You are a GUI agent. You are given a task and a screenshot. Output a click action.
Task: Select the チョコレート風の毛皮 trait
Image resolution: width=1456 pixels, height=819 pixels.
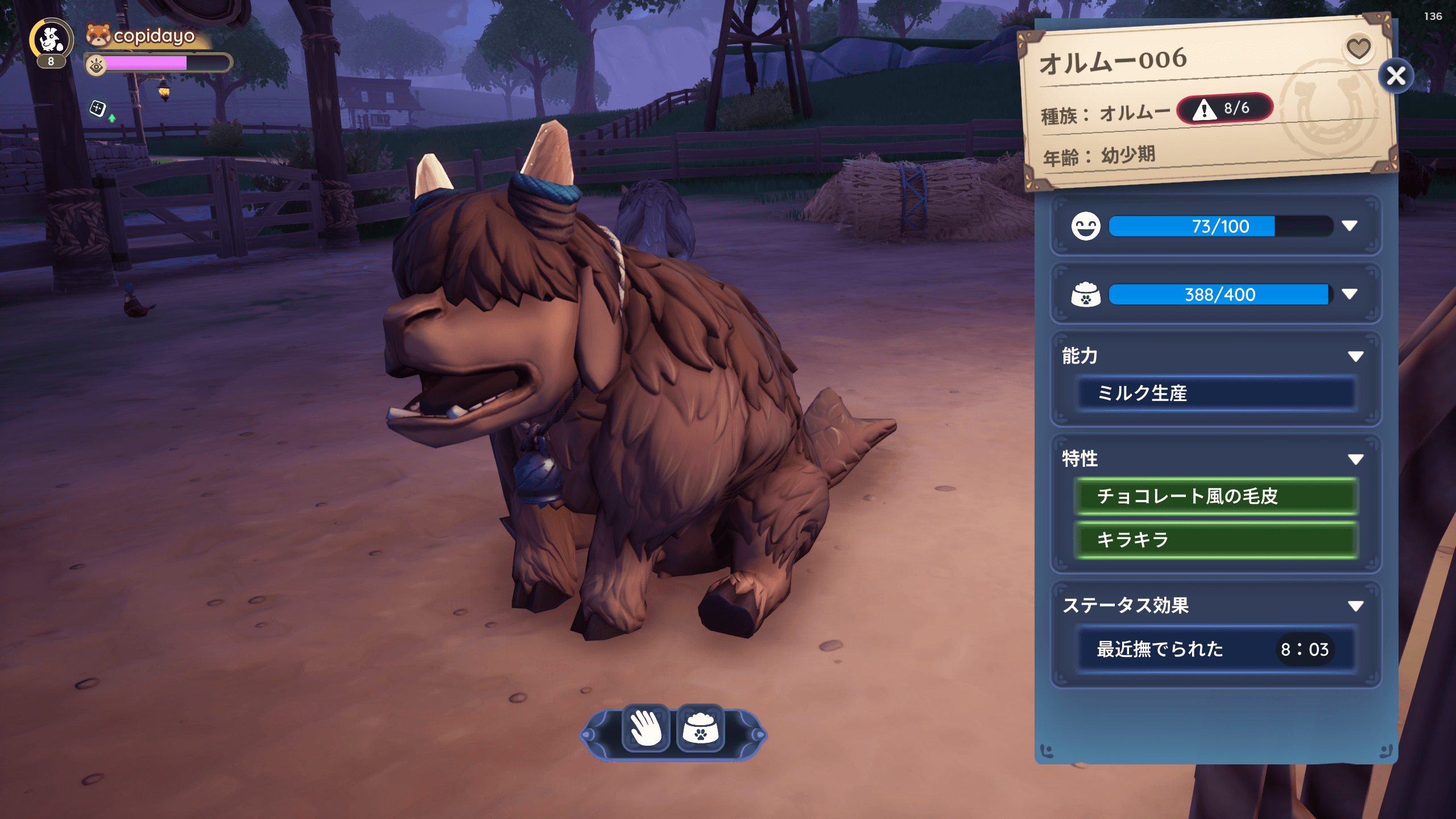pos(1216,496)
